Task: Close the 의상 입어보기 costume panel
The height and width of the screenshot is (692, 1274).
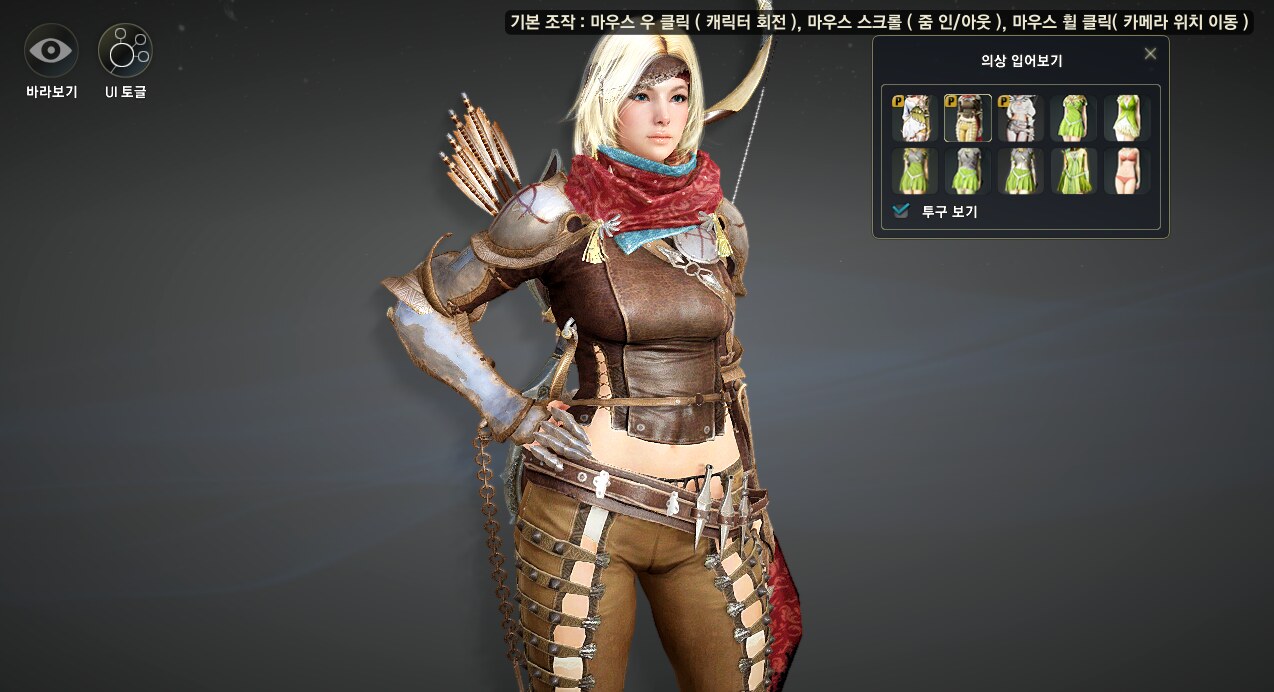Action: coord(1150,54)
